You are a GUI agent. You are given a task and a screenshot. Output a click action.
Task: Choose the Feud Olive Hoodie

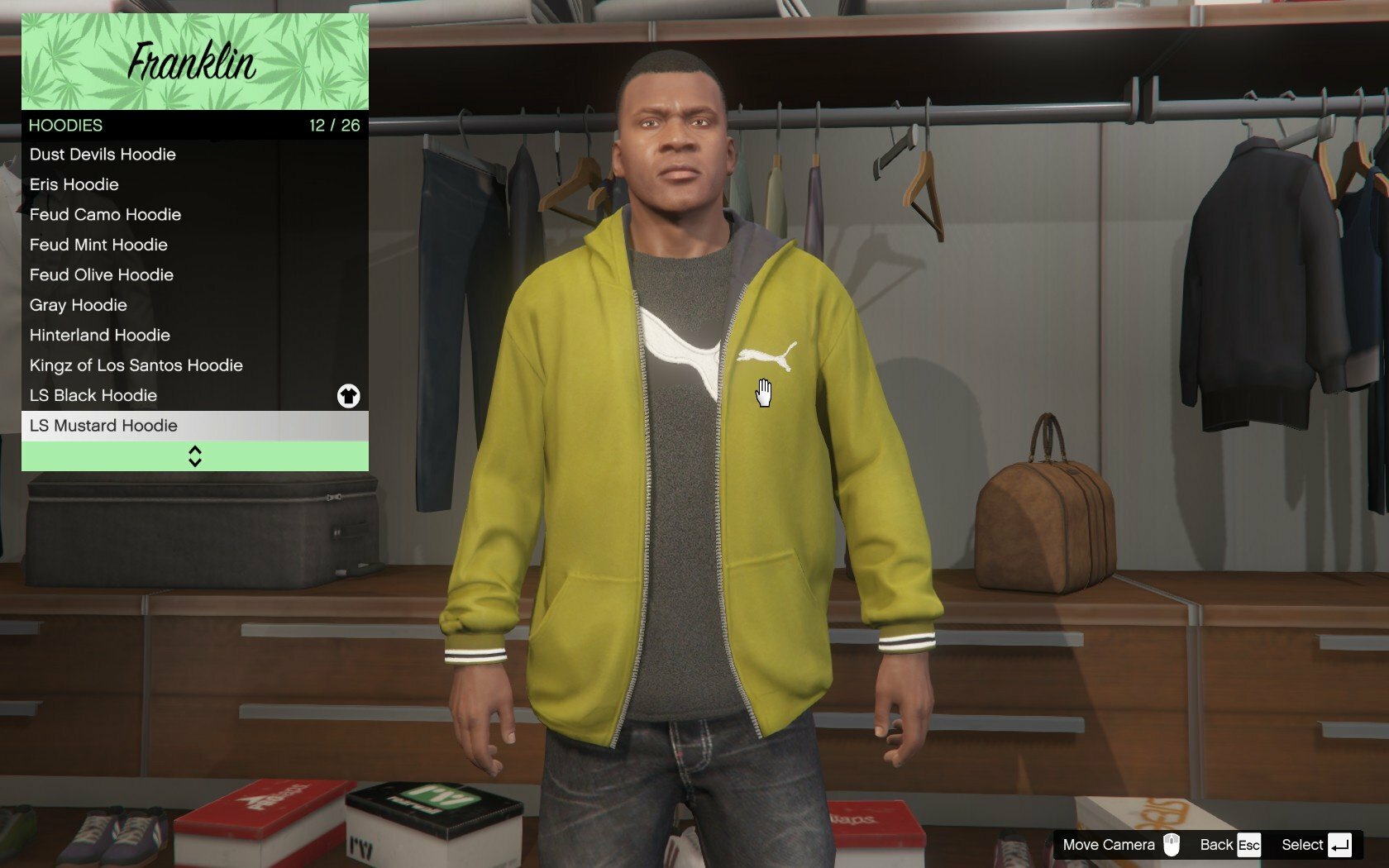click(102, 275)
